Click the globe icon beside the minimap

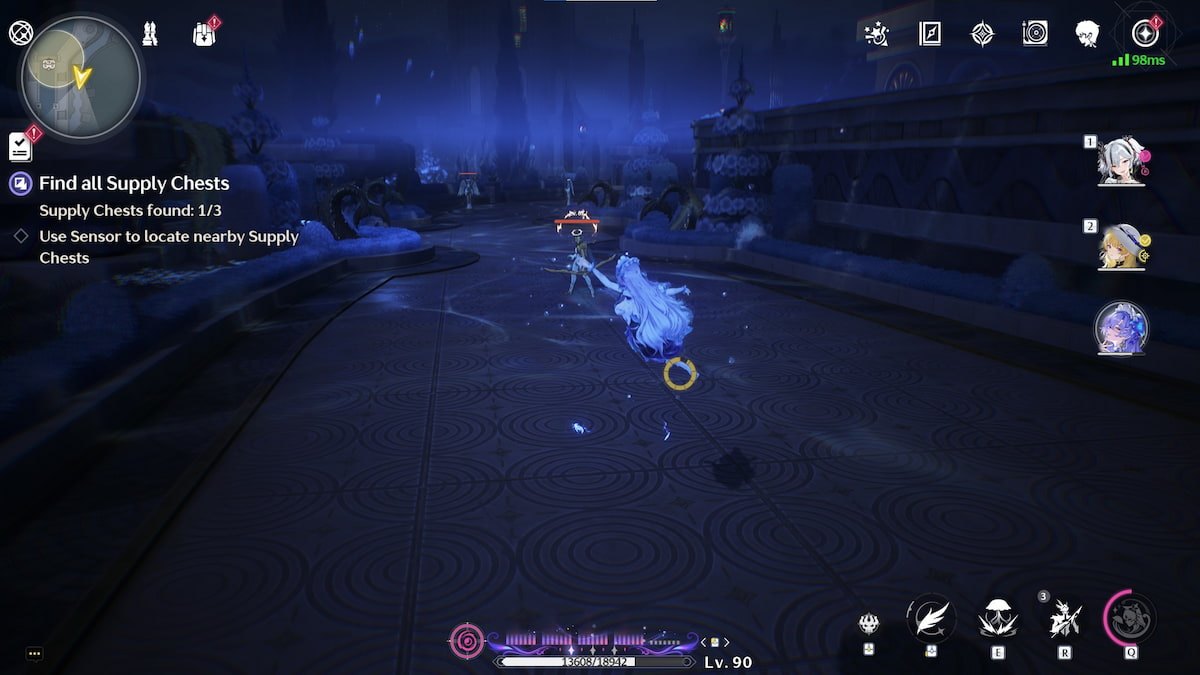point(20,33)
